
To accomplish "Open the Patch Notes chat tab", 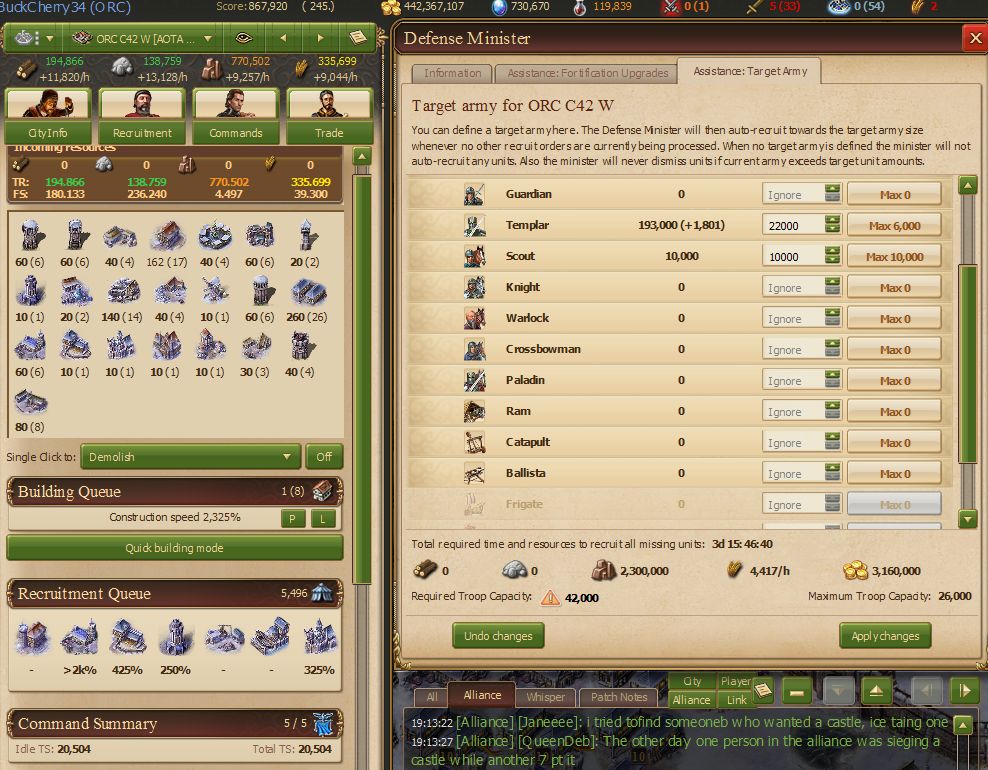I will (x=619, y=697).
